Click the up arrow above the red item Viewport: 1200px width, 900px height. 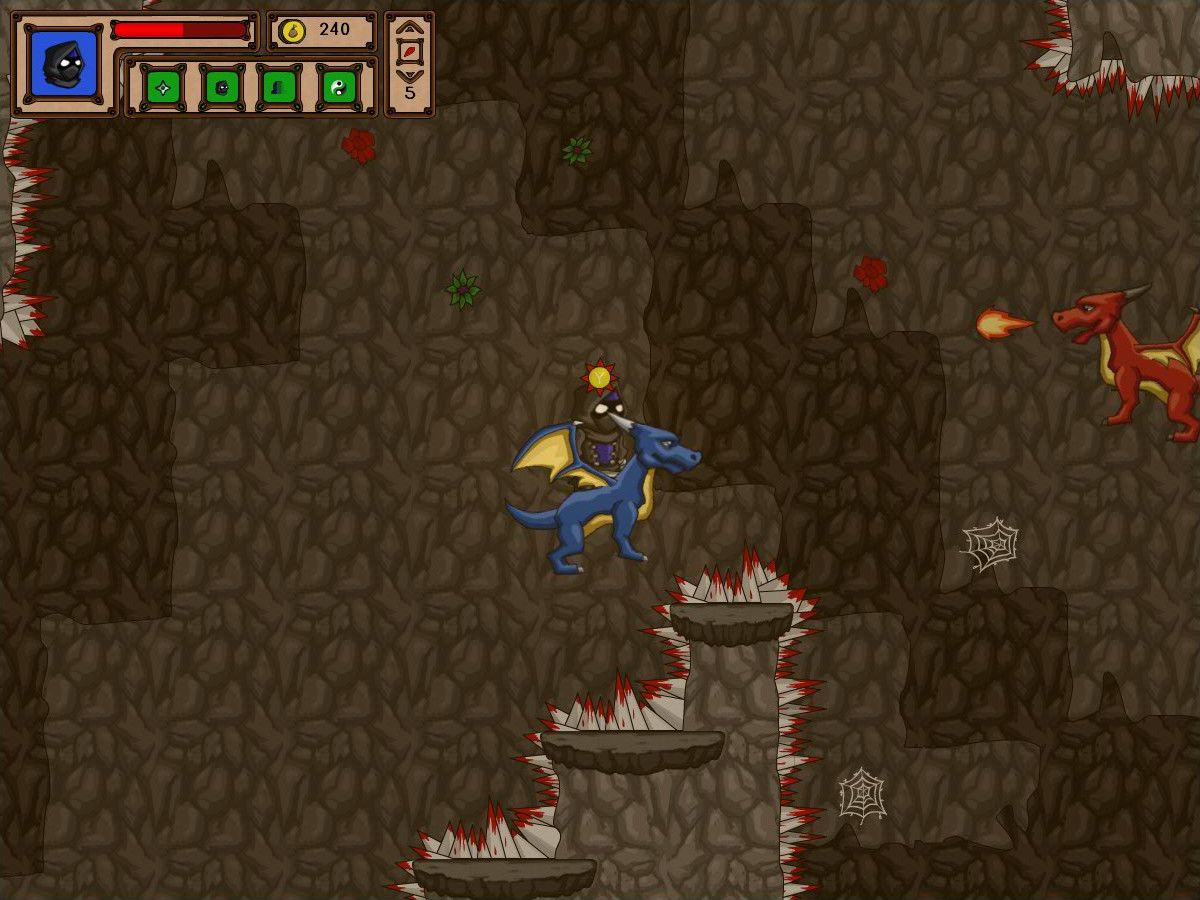(x=410, y=29)
